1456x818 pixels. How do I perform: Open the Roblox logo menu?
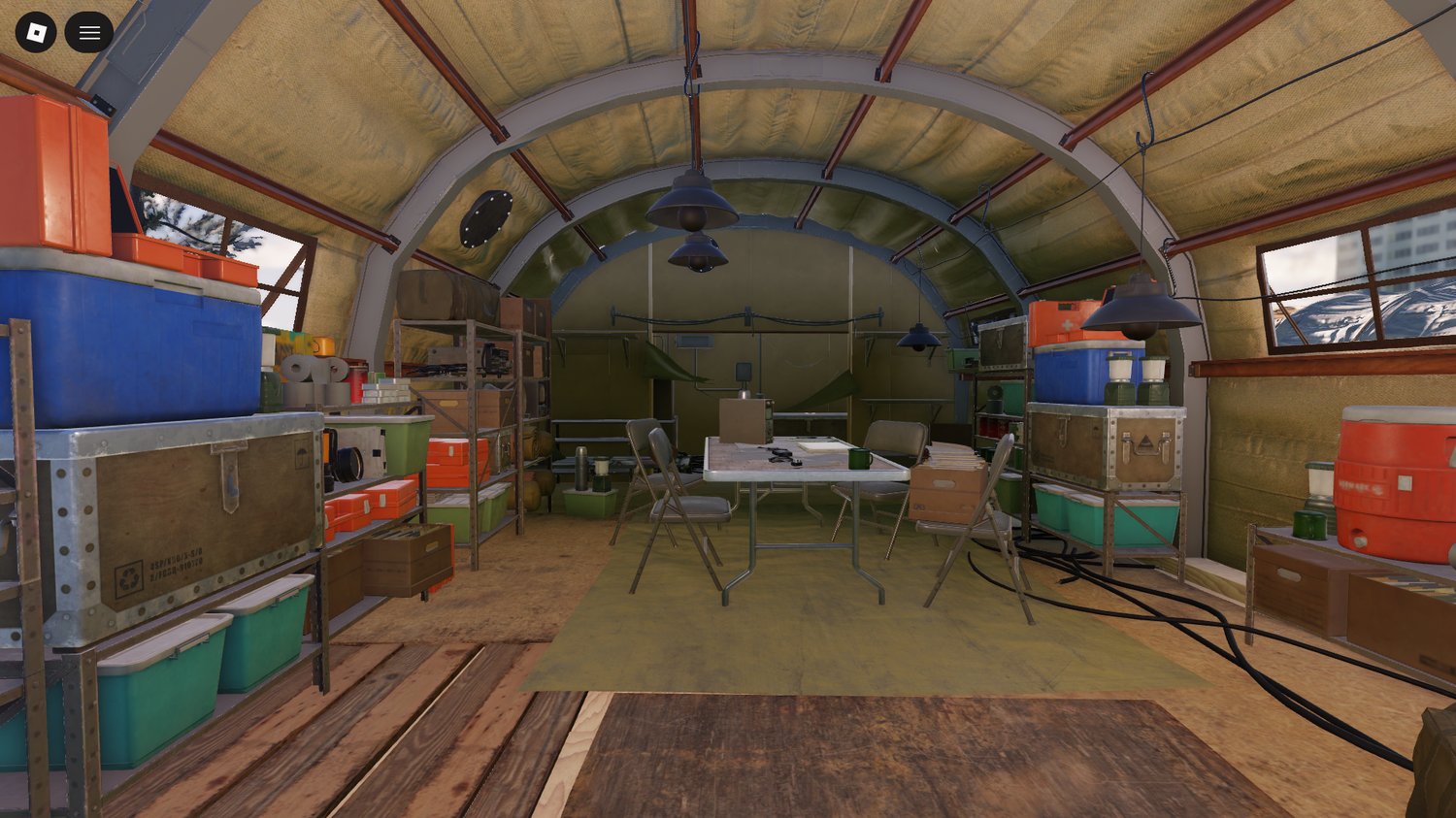(36, 33)
